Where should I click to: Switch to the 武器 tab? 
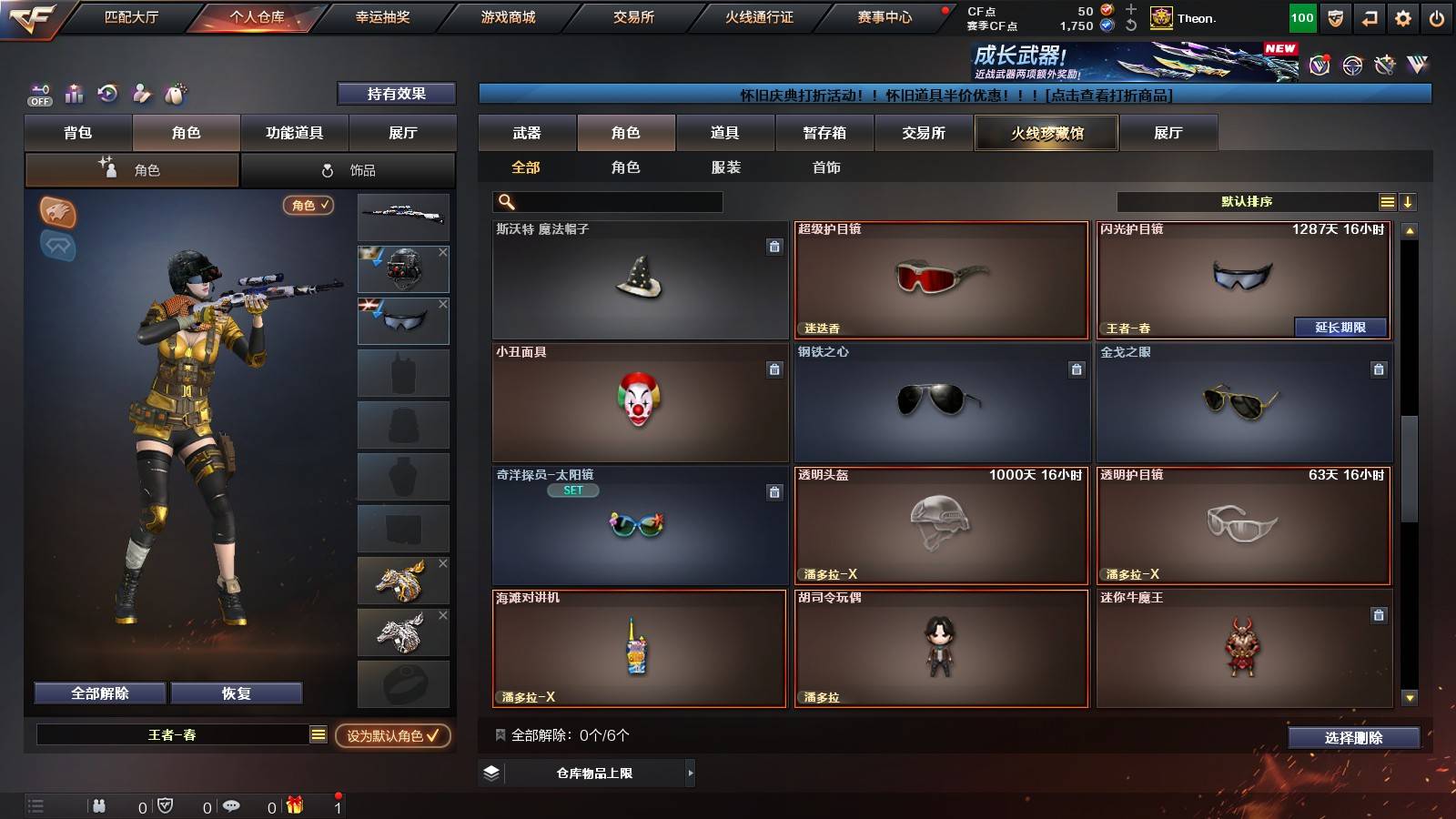pos(528,133)
